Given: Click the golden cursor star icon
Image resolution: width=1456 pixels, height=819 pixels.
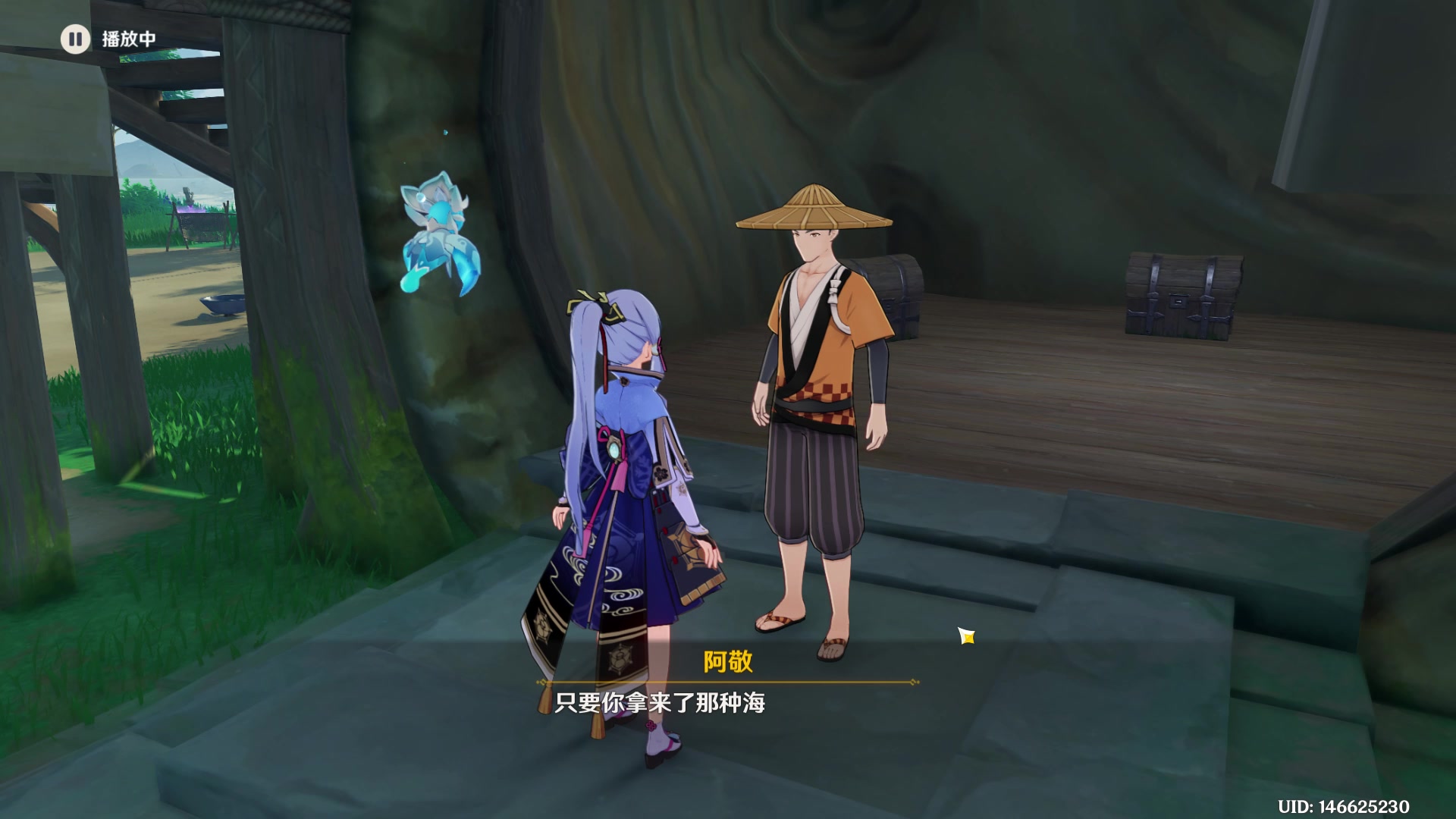Looking at the screenshot, I should (967, 637).
